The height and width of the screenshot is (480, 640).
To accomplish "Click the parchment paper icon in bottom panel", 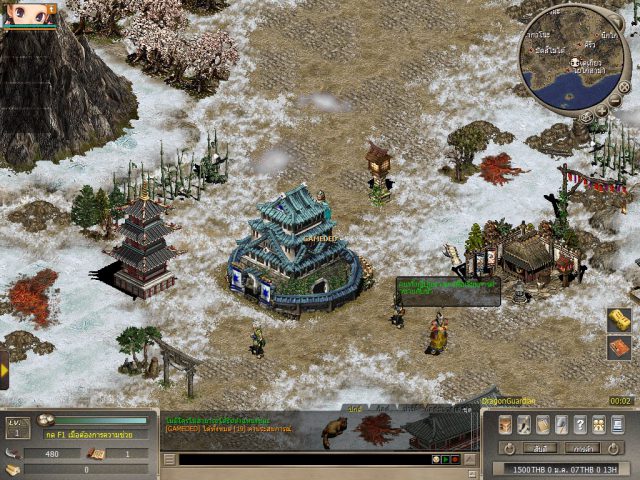I will [542, 424].
